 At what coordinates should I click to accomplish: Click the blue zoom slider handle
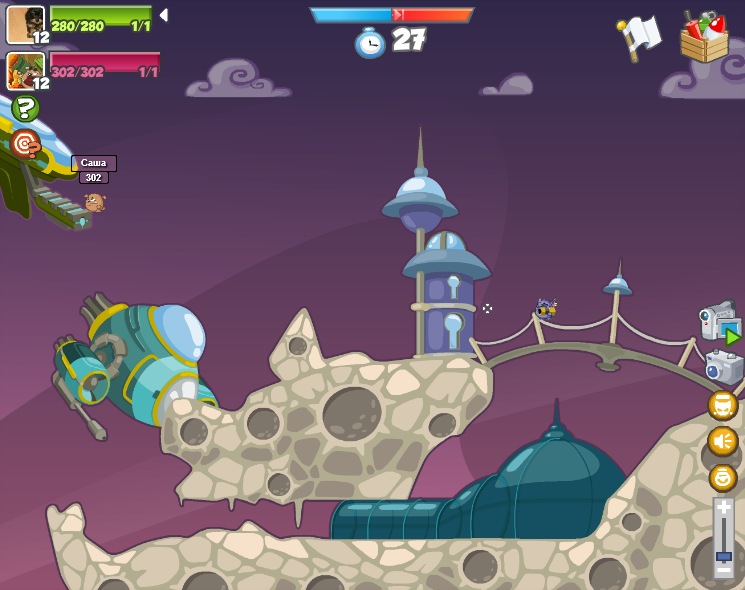[x=723, y=556]
